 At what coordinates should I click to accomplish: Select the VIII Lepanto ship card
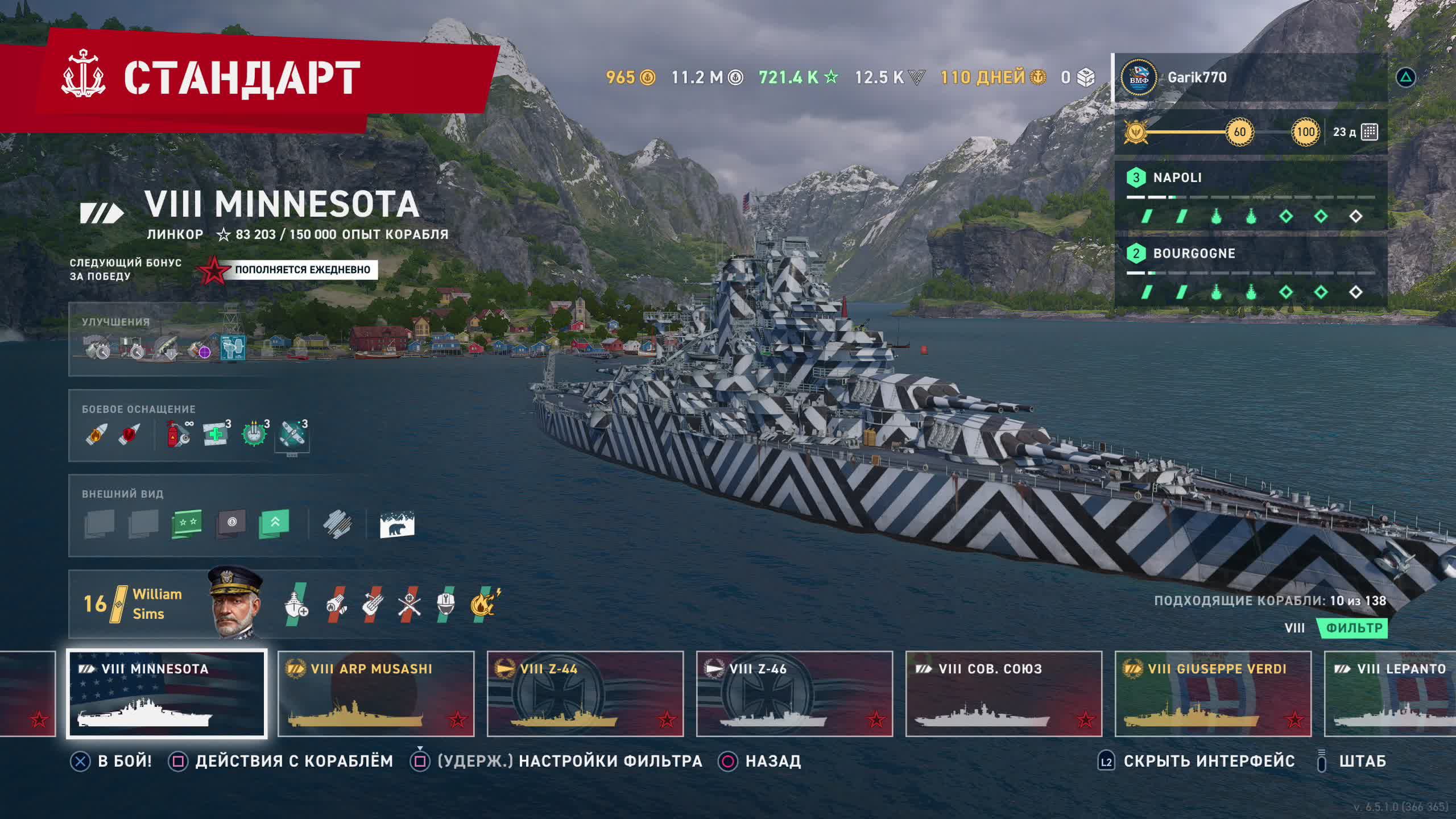tap(1391, 693)
